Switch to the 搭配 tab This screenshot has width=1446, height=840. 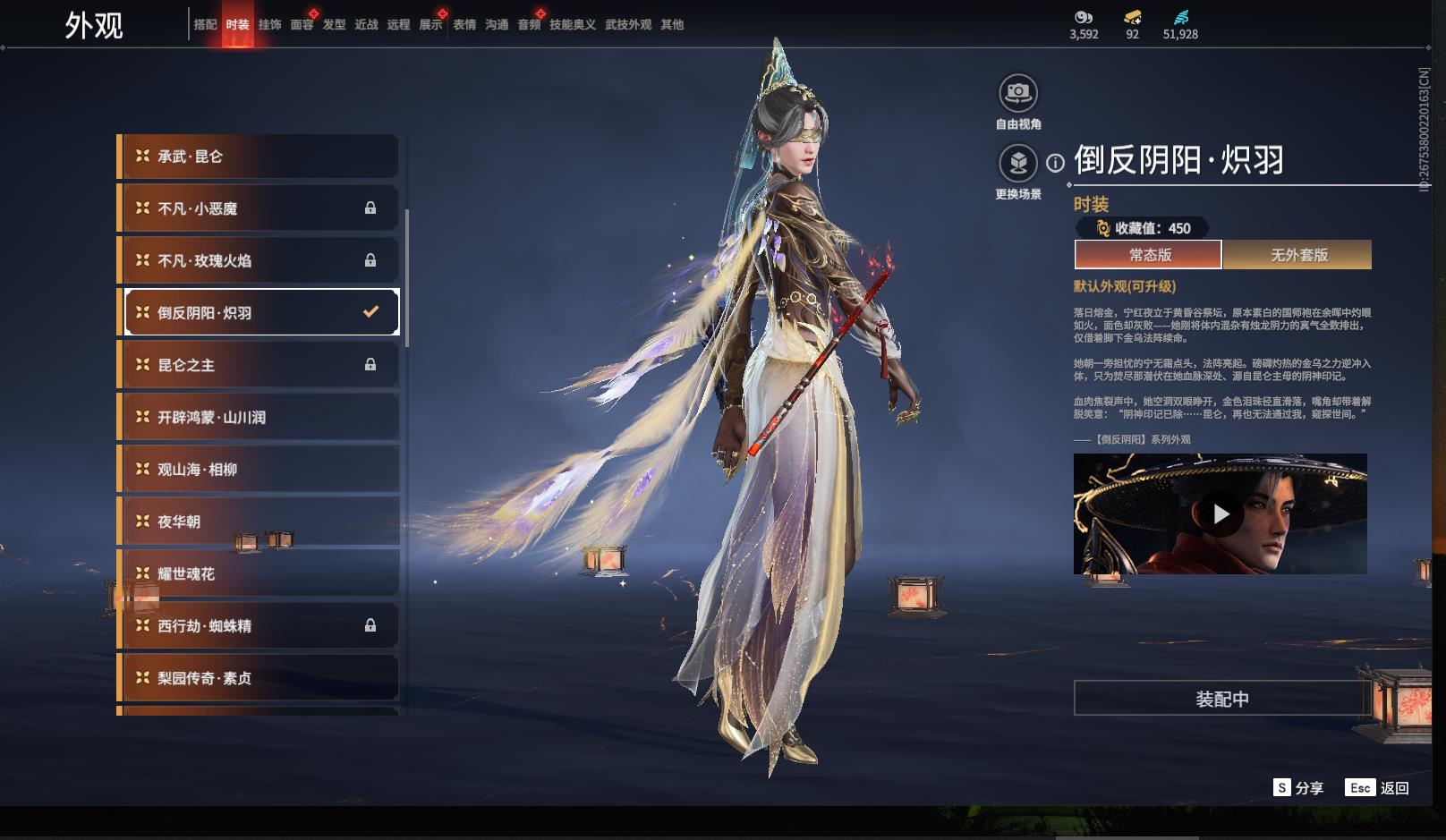point(205,25)
